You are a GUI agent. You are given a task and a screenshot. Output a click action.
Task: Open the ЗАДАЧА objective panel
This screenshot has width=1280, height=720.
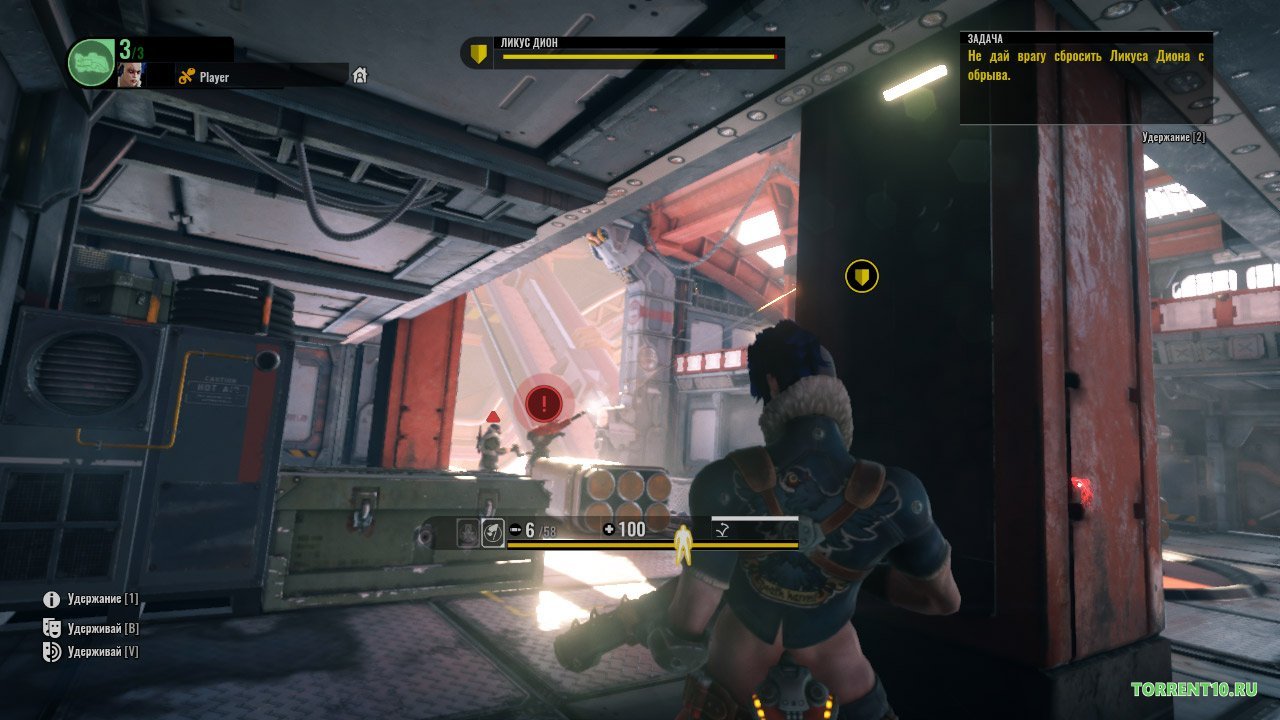(x=1086, y=77)
